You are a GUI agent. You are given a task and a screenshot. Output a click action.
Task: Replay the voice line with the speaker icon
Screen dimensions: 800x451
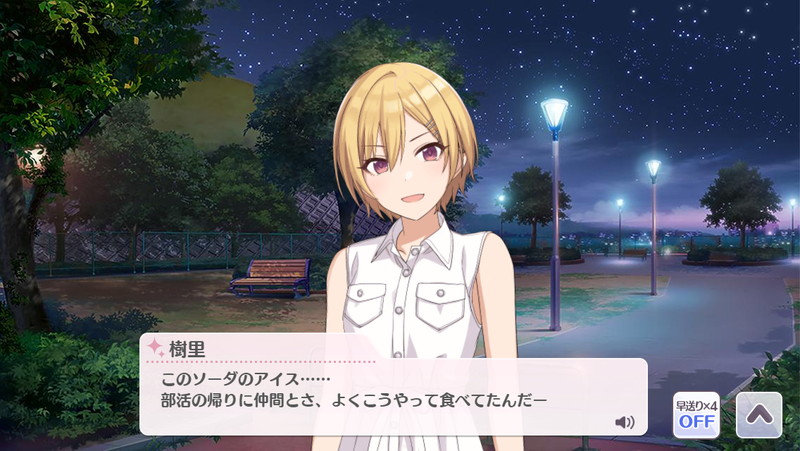(625, 422)
